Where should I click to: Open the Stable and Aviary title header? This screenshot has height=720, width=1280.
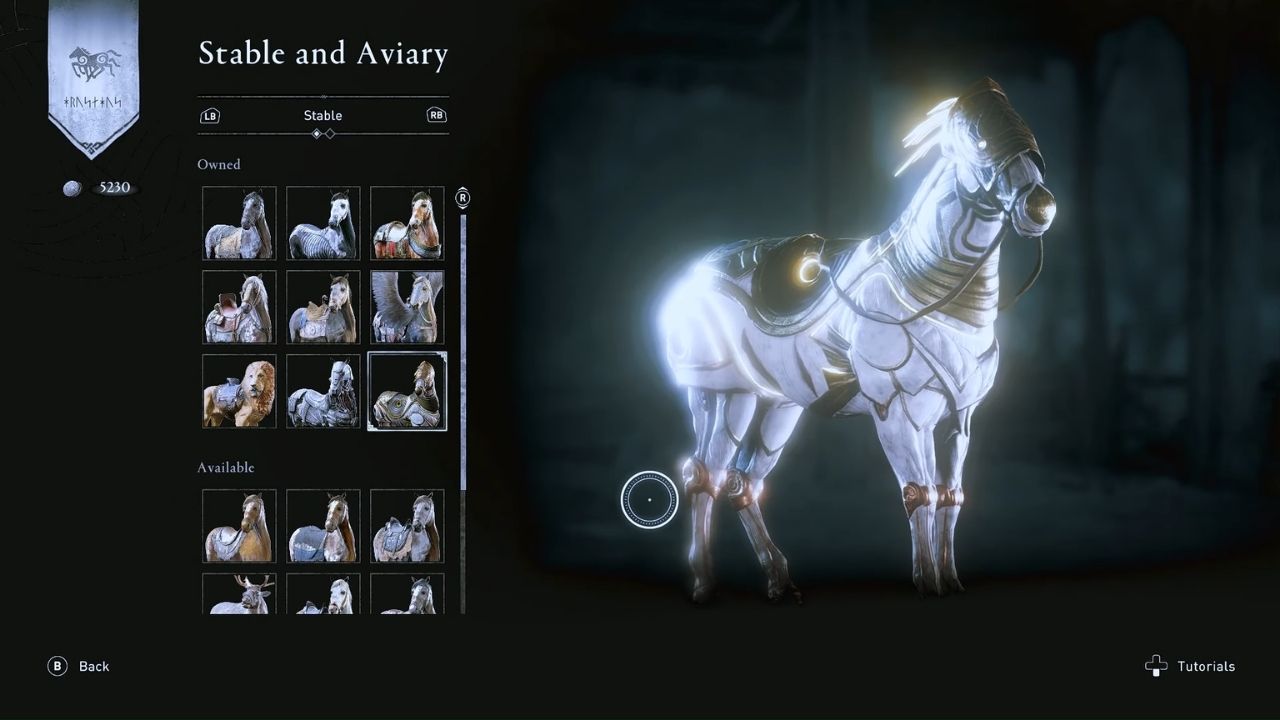tap(323, 54)
